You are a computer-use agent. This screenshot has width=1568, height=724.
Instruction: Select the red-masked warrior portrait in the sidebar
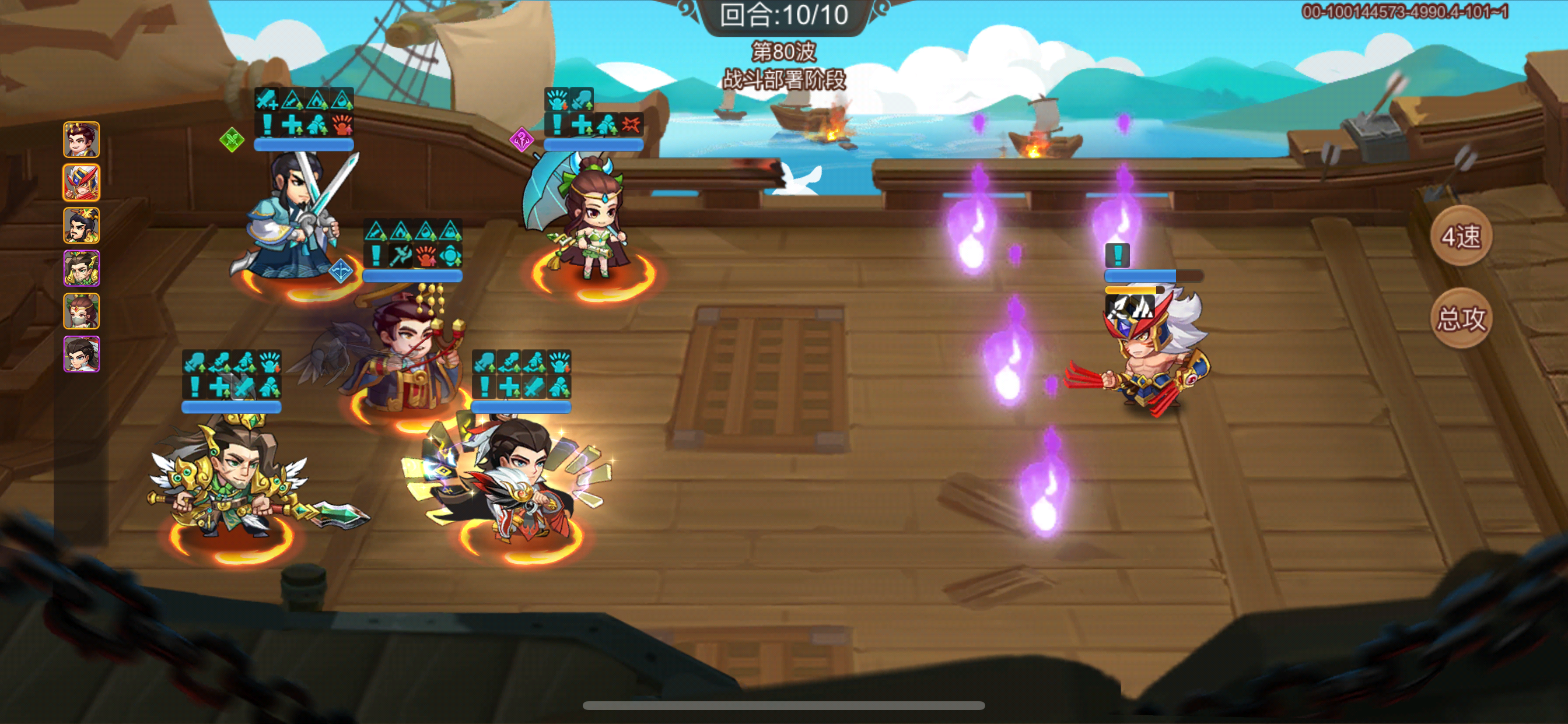coord(81,181)
